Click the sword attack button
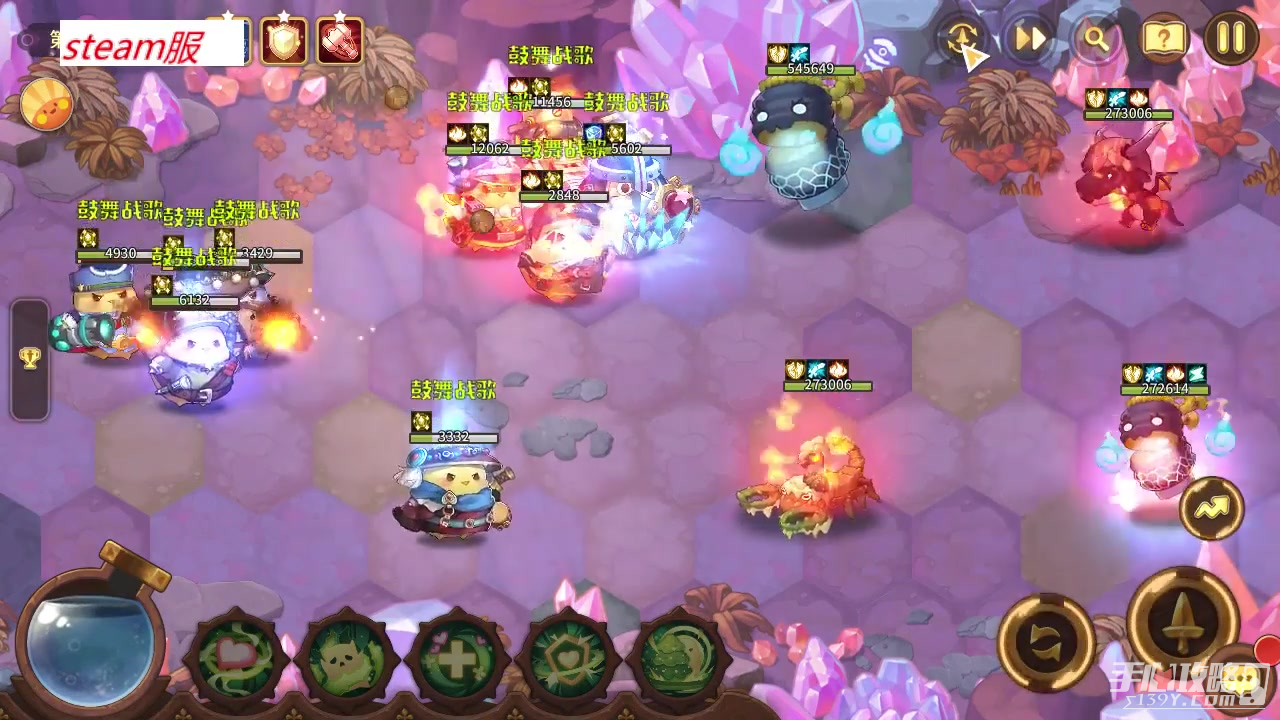This screenshot has height=720, width=1280. point(1182,621)
